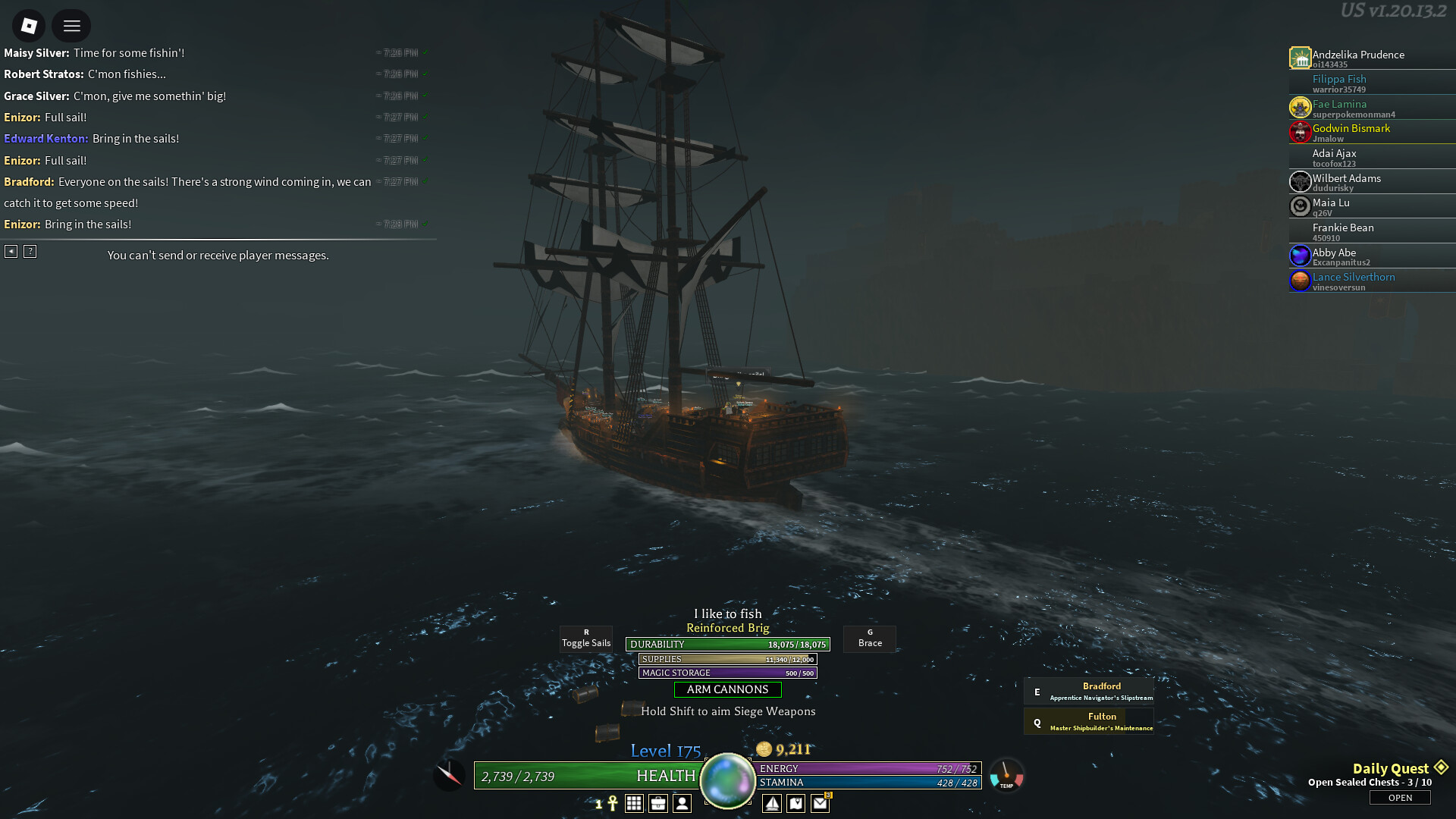Collapse chat with the left arrow button
This screenshot has width=1456, height=819.
pyautogui.click(x=11, y=251)
